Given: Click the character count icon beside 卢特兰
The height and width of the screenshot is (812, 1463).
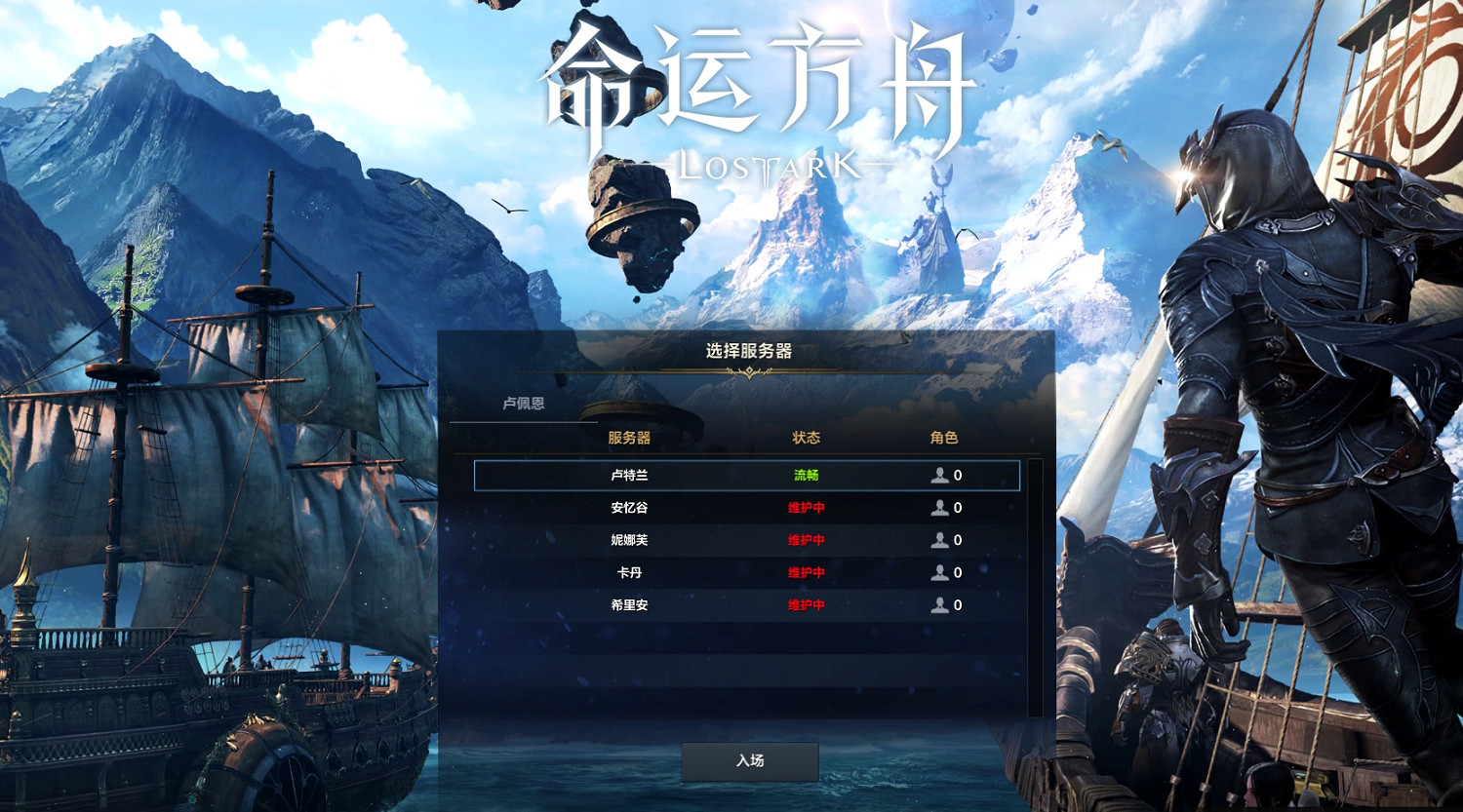Looking at the screenshot, I should coord(938,475).
